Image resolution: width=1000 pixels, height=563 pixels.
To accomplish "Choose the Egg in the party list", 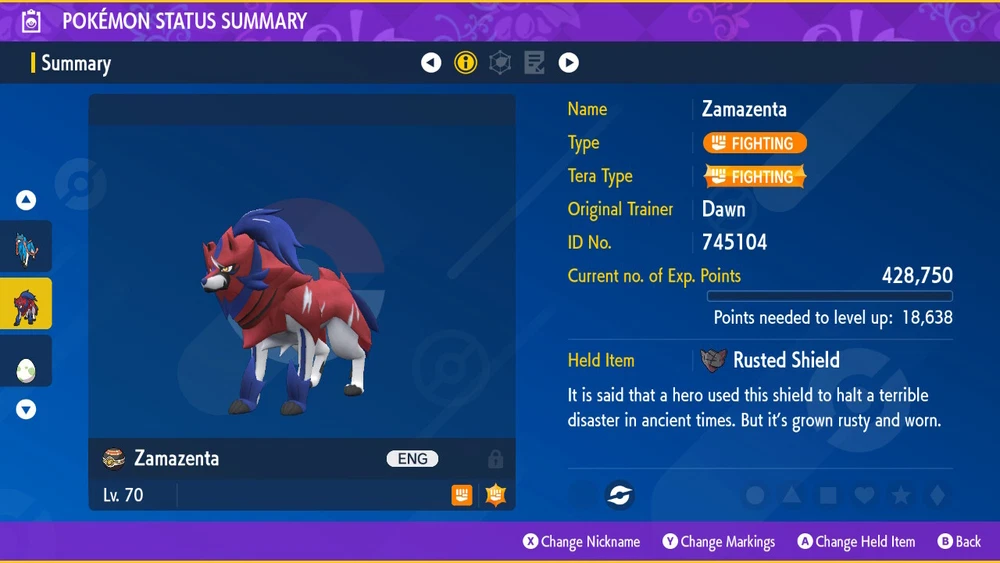I will (26, 366).
